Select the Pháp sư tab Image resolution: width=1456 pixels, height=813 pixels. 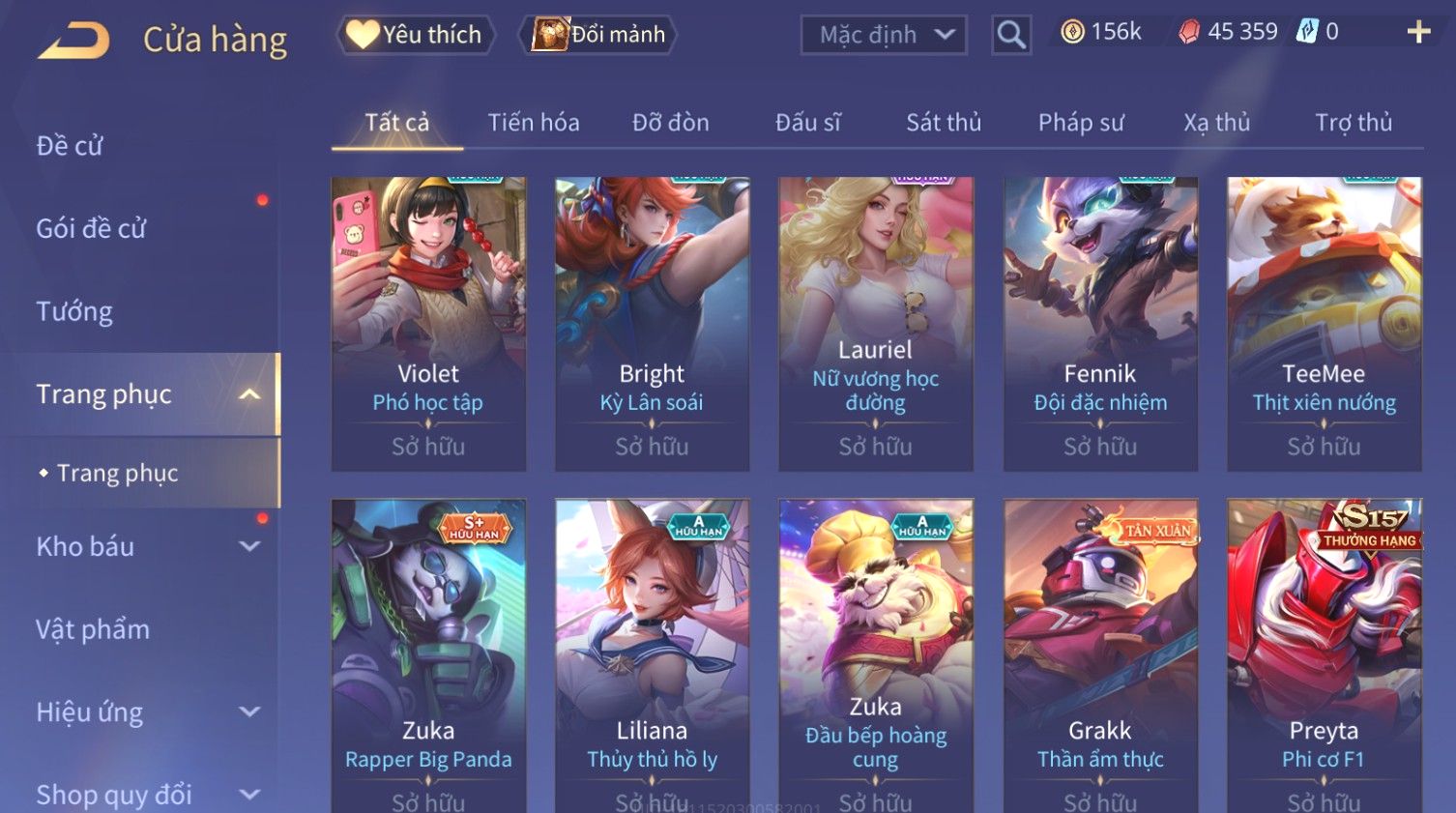coord(1081,123)
